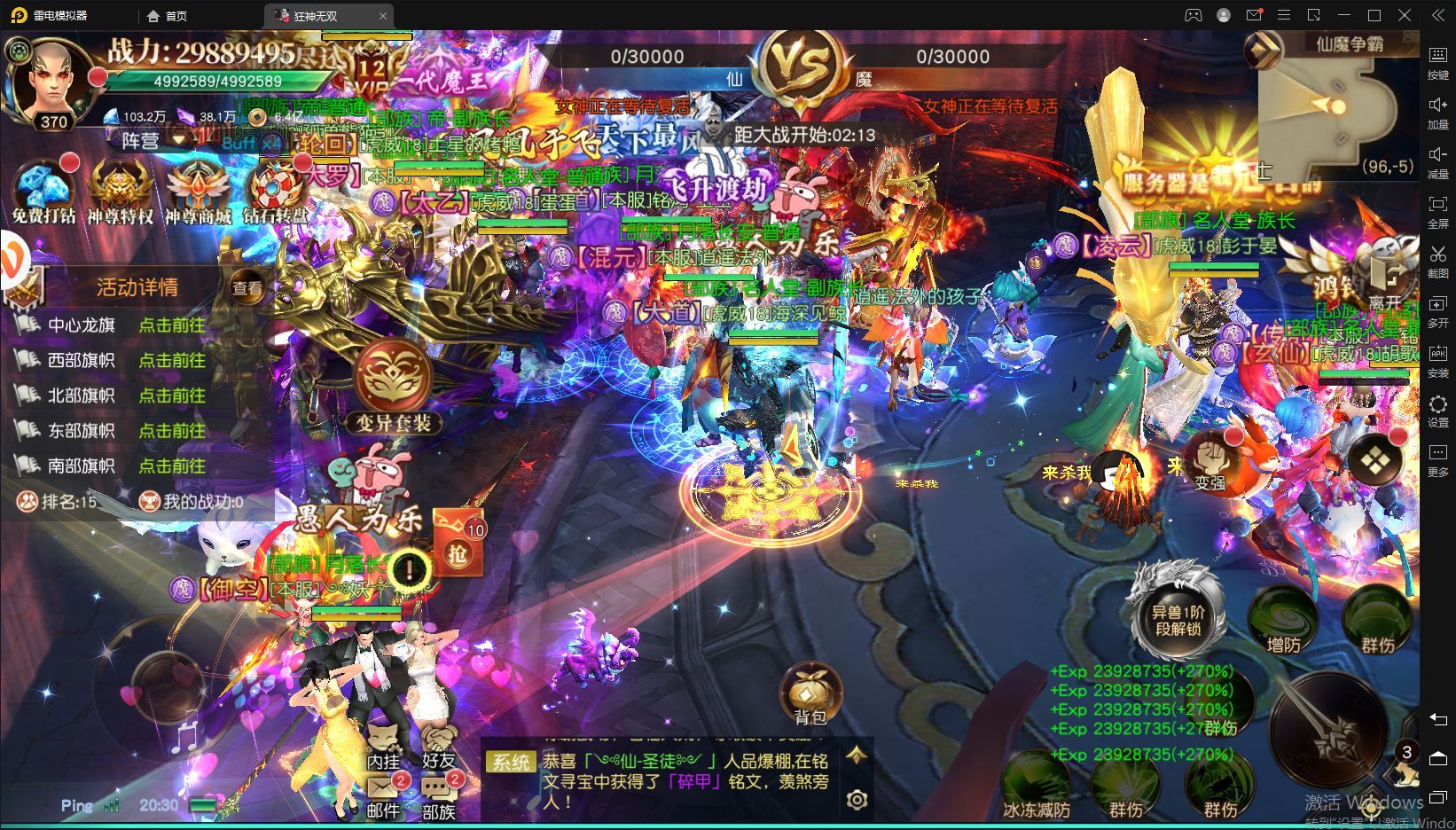The image size is (1456, 830).
Task: Collapse the emulator sidebar with double chevron
Action: (x=1438, y=15)
